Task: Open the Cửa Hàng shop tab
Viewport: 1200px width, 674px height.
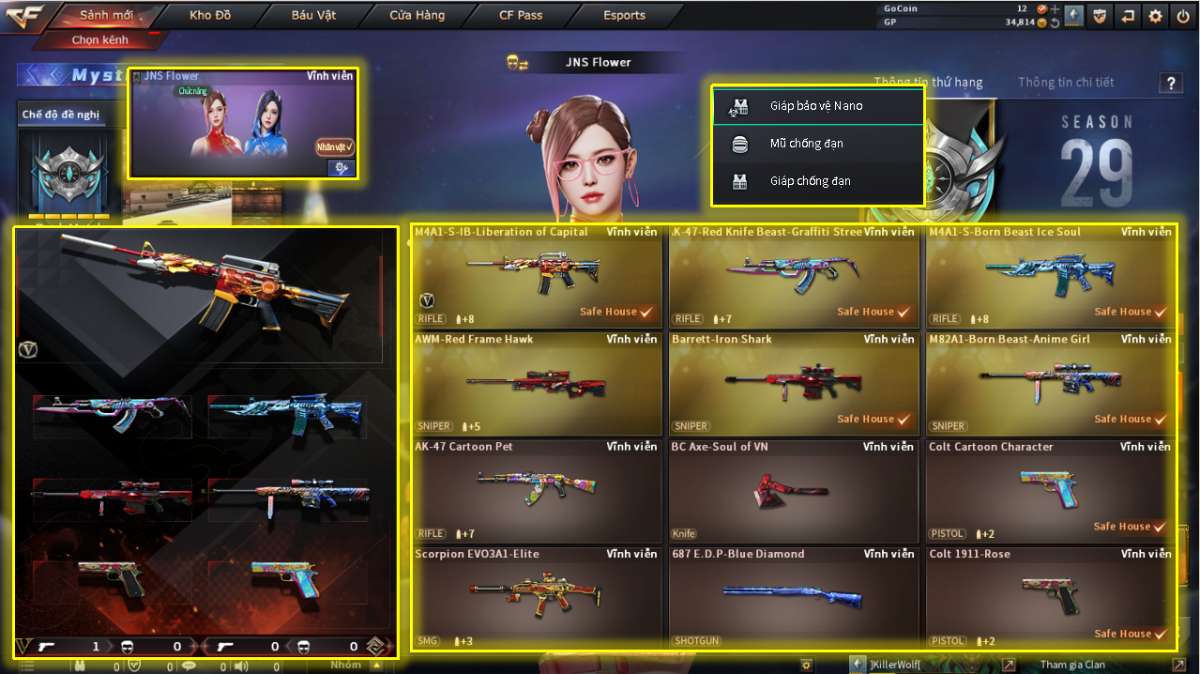Action: pyautogui.click(x=417, y=15)
